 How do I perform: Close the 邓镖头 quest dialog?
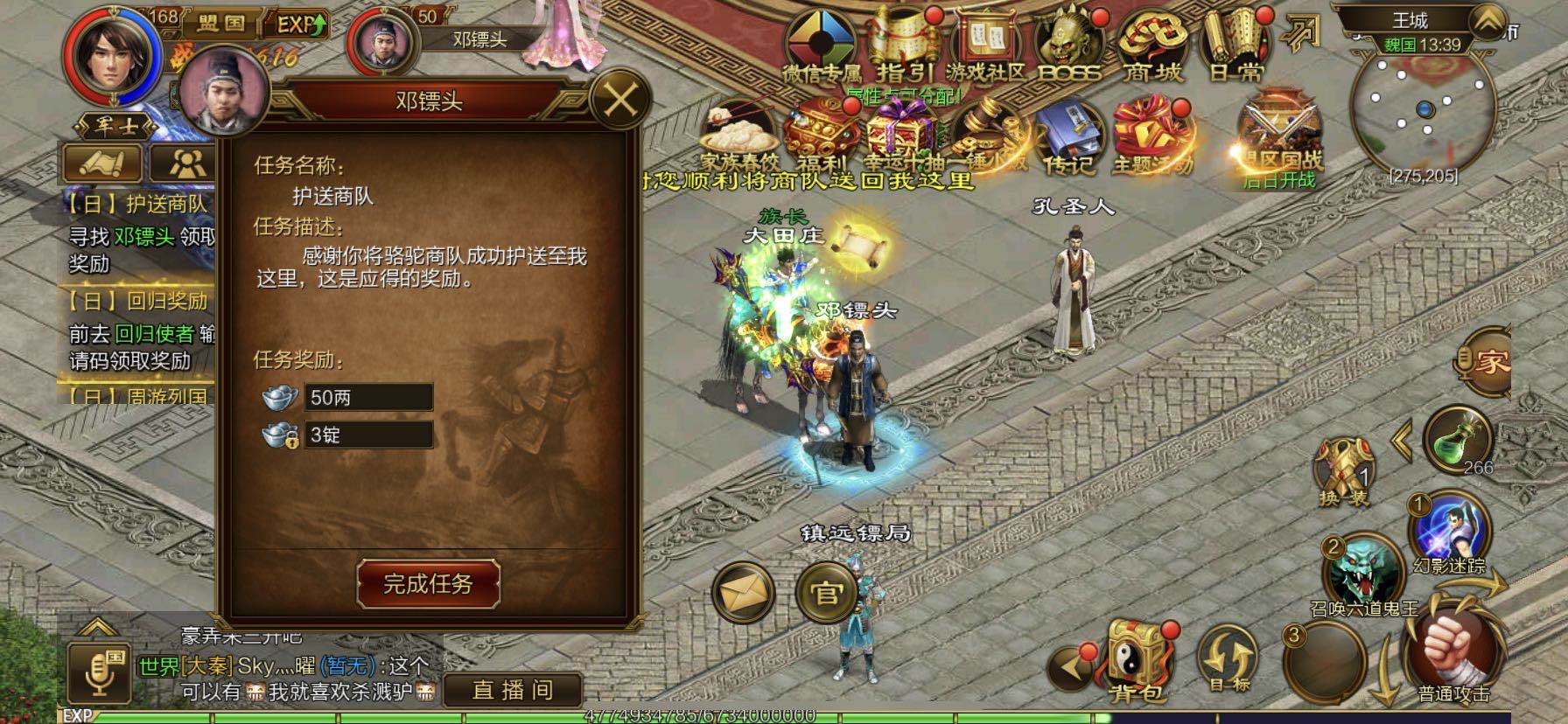click(x=619, y=100)
